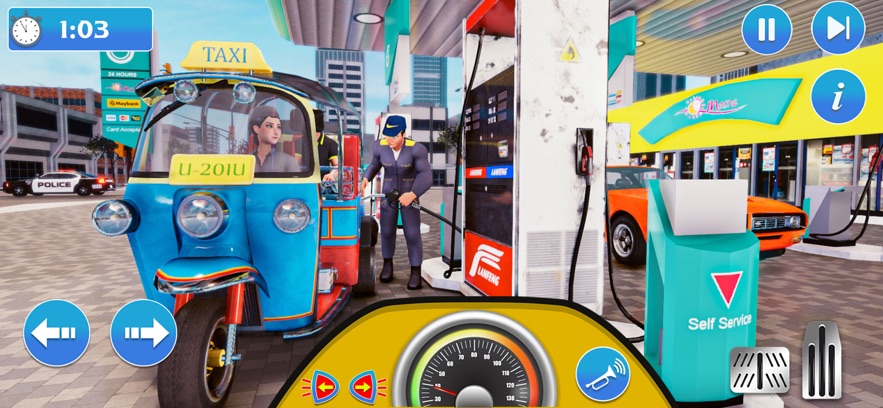Screen dimensions: 883x408
Task: Honk the horn button
Action: (x=604, y=373)
